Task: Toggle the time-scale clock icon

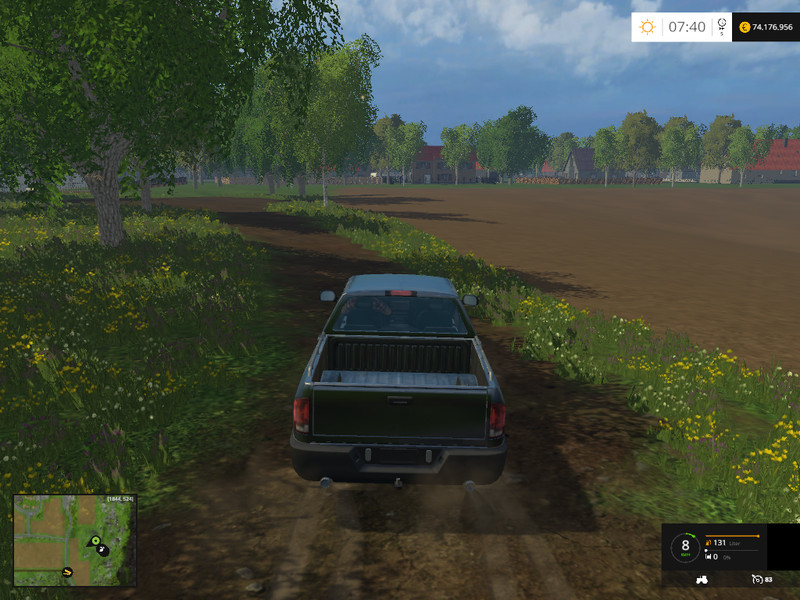Action: 722,27
